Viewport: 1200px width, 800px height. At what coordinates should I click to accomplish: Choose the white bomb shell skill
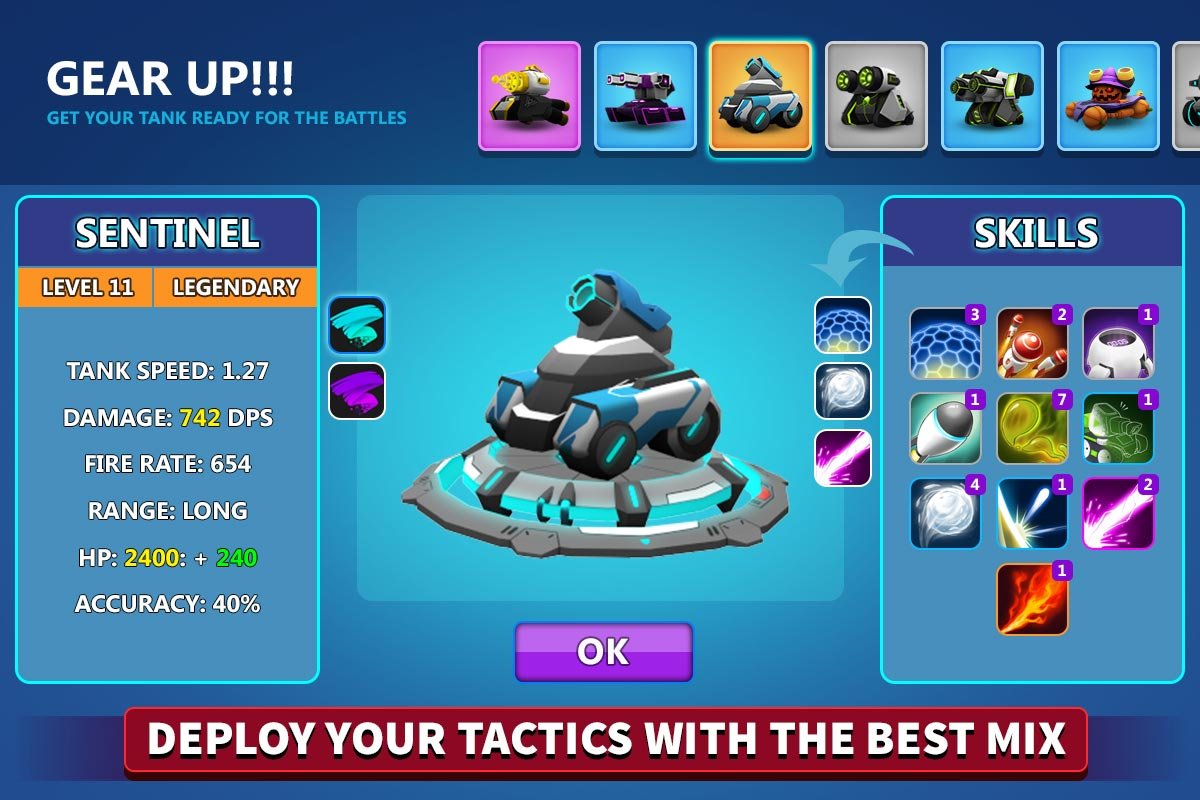(945, 428)
